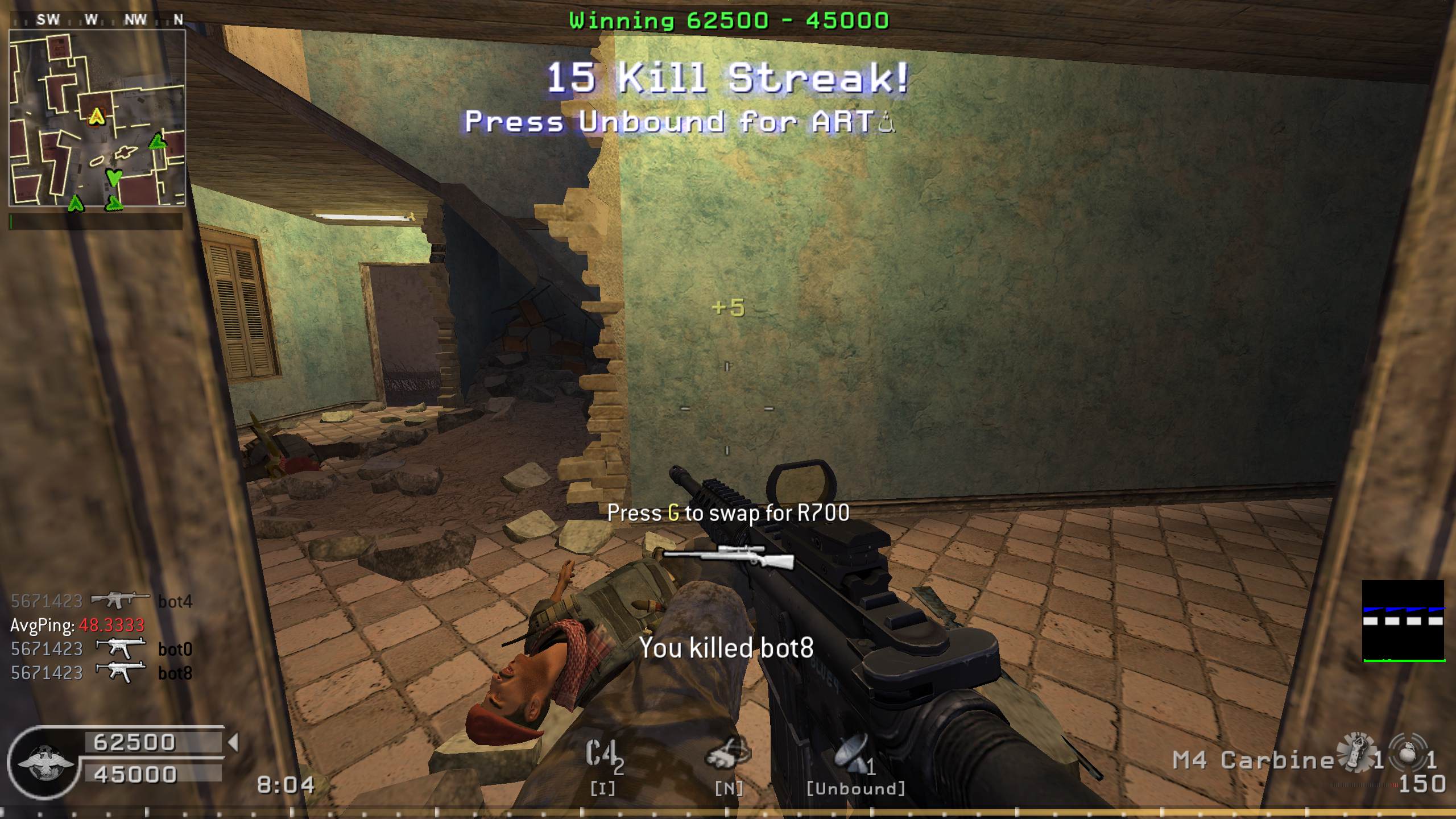
Task: Click the yellow player arrow on minimap
Action: (98, 117)
